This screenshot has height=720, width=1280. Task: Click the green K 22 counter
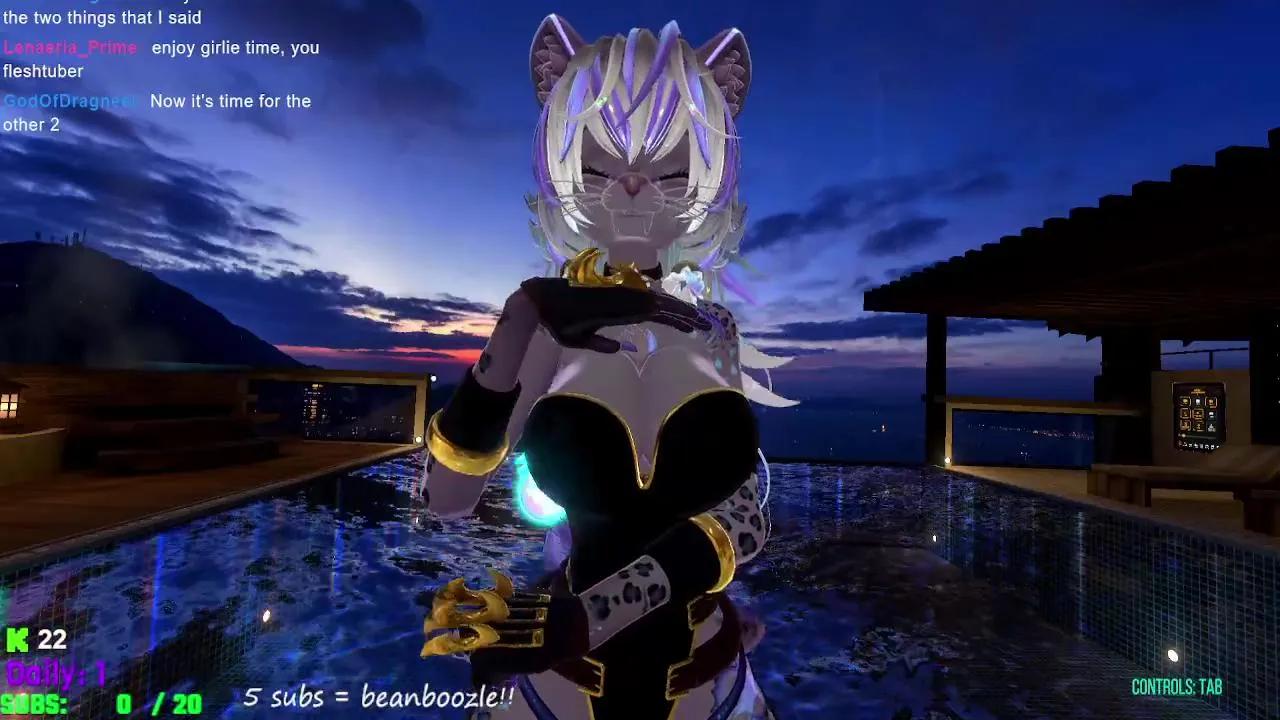coord(34,641)
